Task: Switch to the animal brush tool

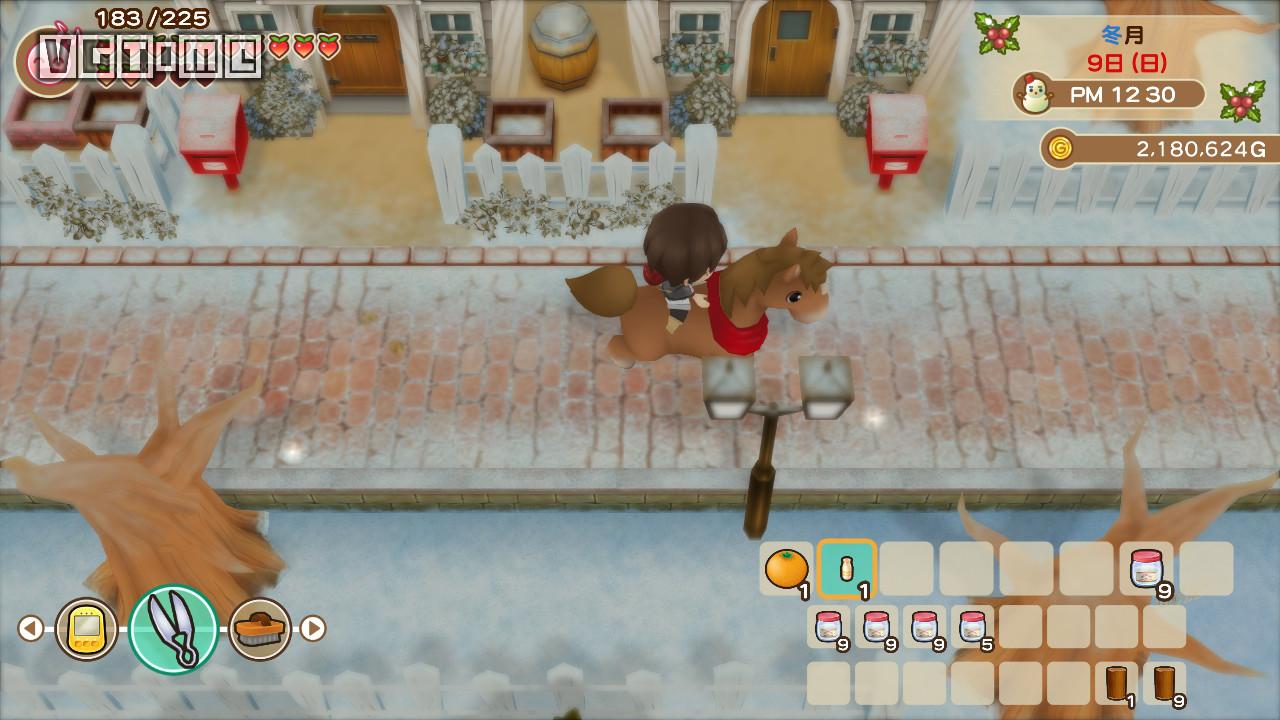Action: (x=260, y=629)
